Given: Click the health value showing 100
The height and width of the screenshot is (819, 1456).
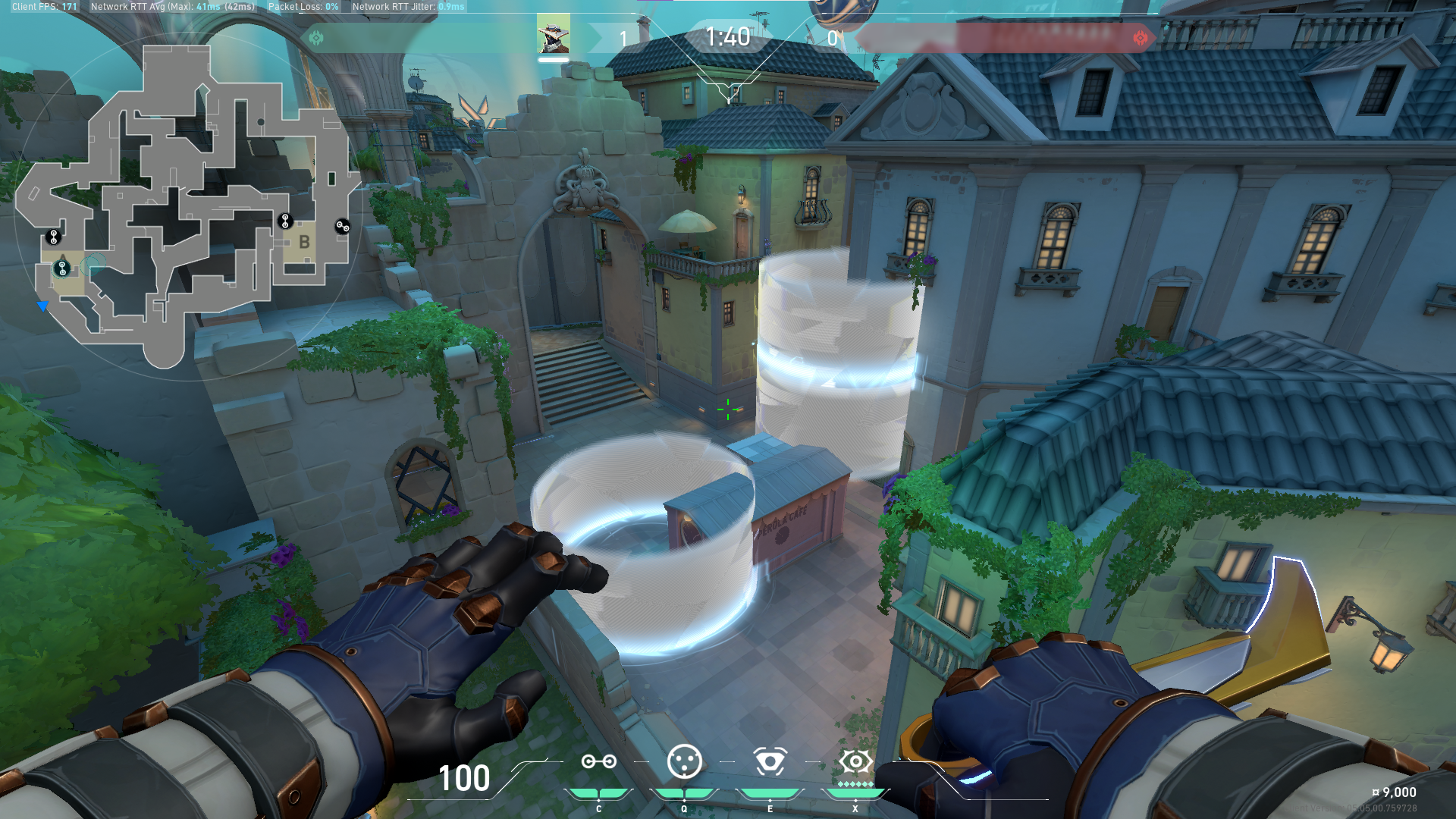Looking at the screenshot, I should click(x=464, y=780).
